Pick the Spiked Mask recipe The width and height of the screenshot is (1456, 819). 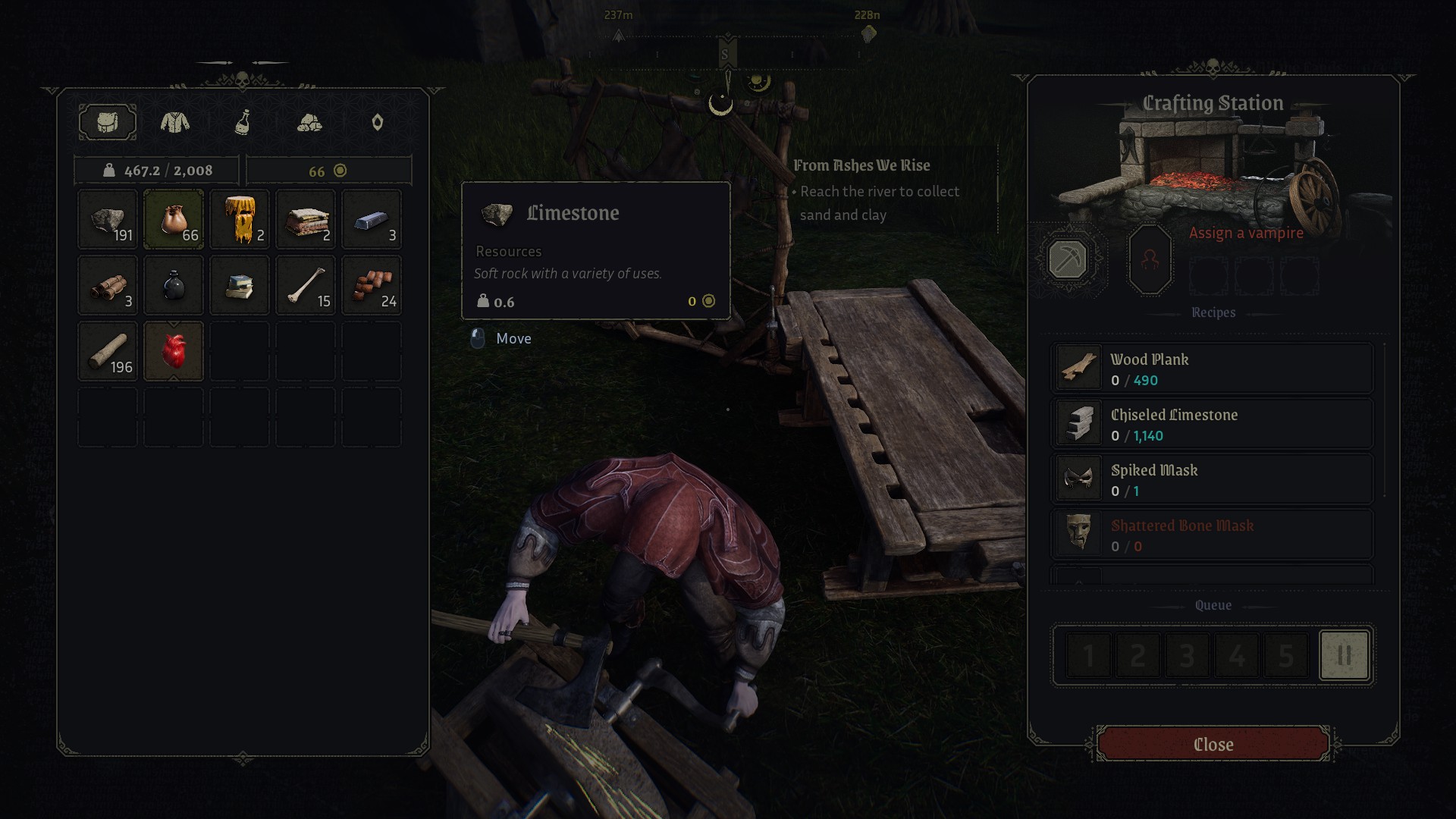pyautogui.click(x=1212, y=479)
